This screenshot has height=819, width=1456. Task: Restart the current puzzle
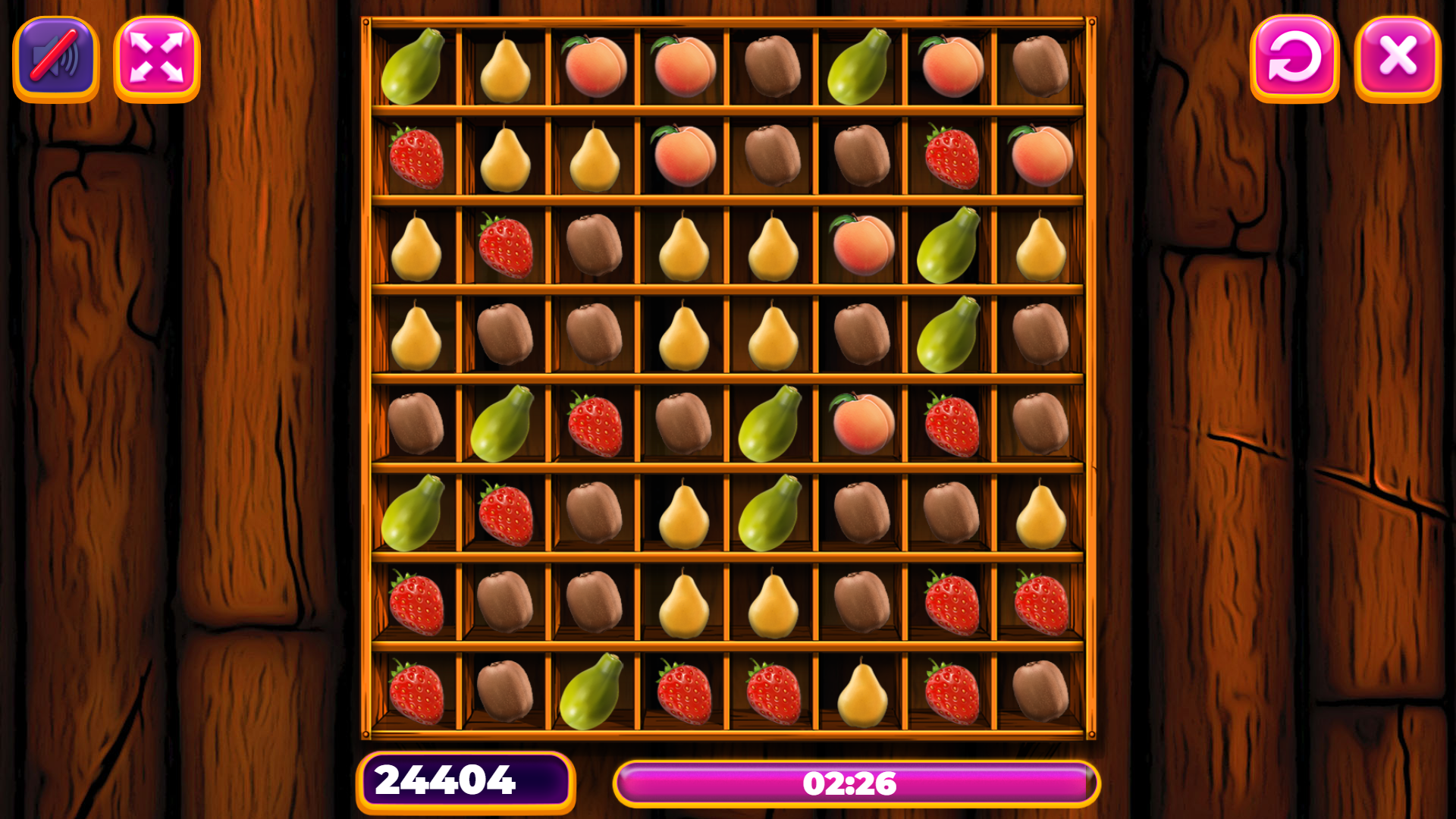tap(1294, 59)
